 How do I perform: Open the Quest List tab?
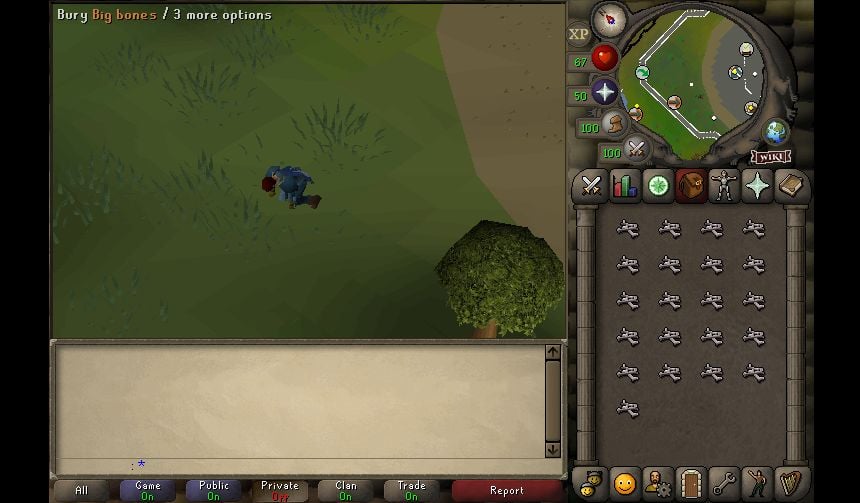click(658, 186)
